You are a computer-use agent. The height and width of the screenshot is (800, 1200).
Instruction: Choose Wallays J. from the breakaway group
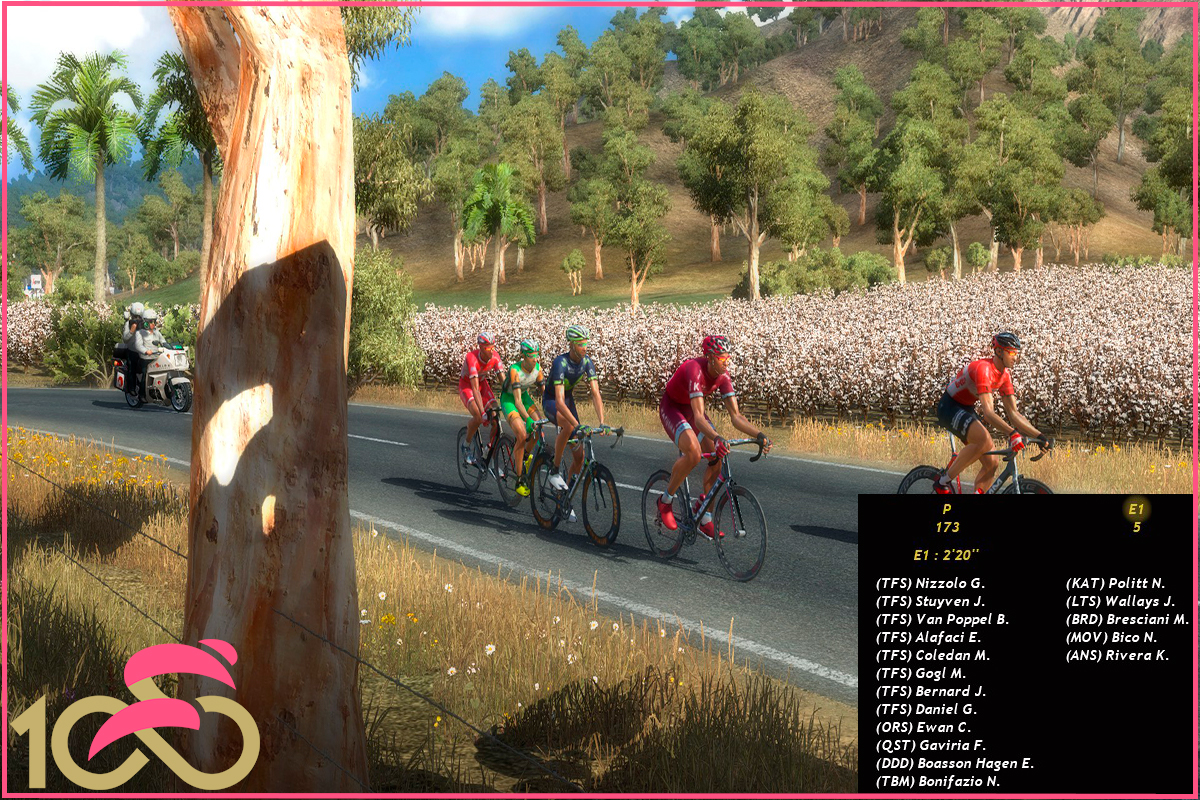(1120, 601)
